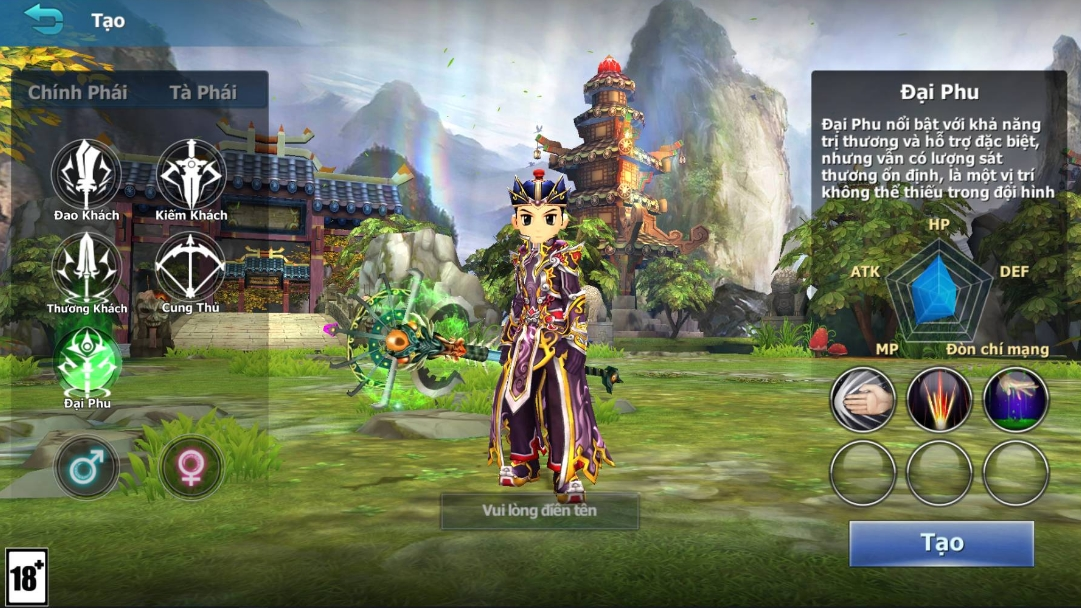The width and height of the screenshot is (1081, 608).
Task: Select the male gender symbol
Action: [x=86, y=467]
